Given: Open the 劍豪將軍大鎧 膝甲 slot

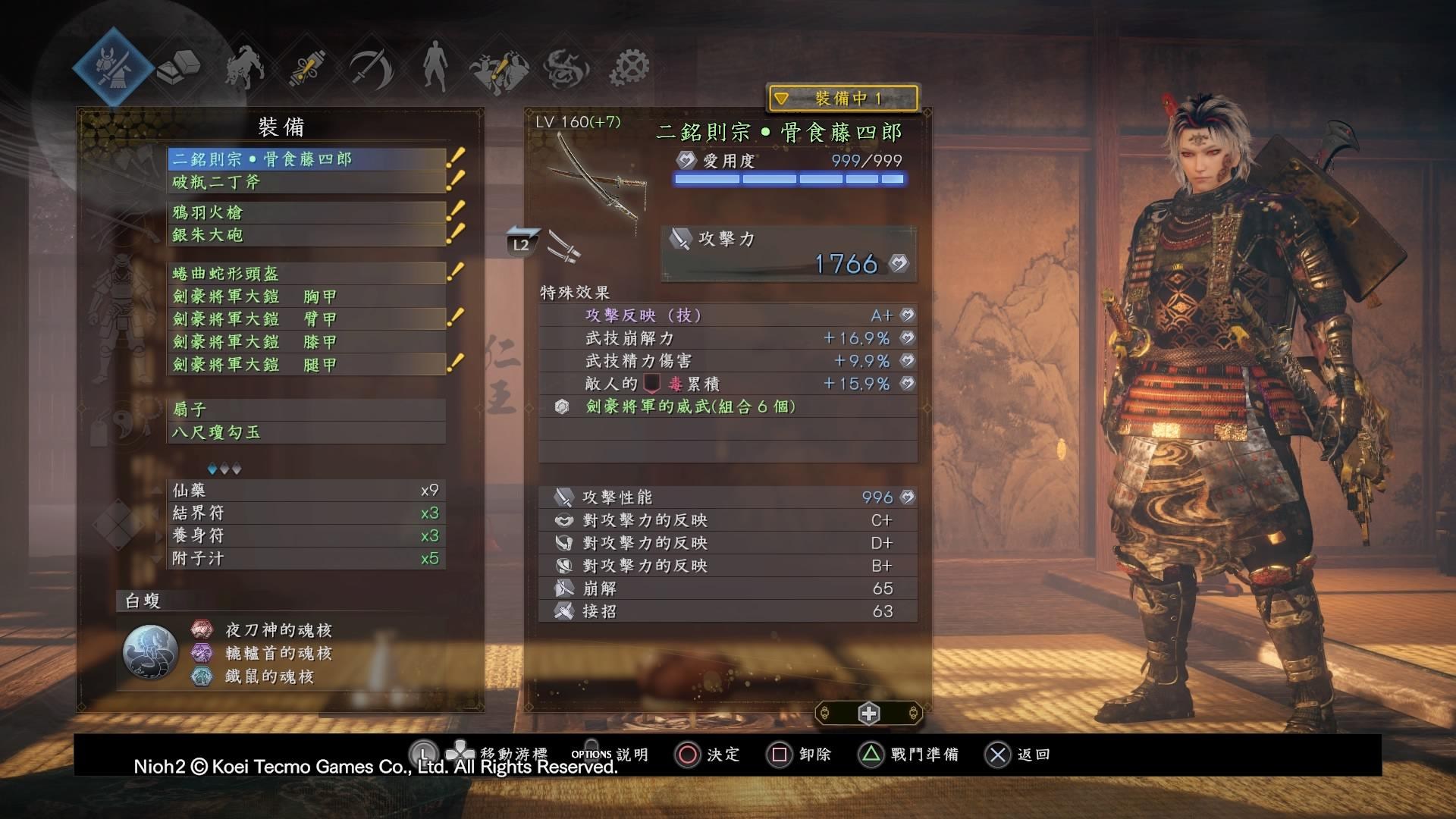Looking at the screenshot, I should [x=306, y=342].
